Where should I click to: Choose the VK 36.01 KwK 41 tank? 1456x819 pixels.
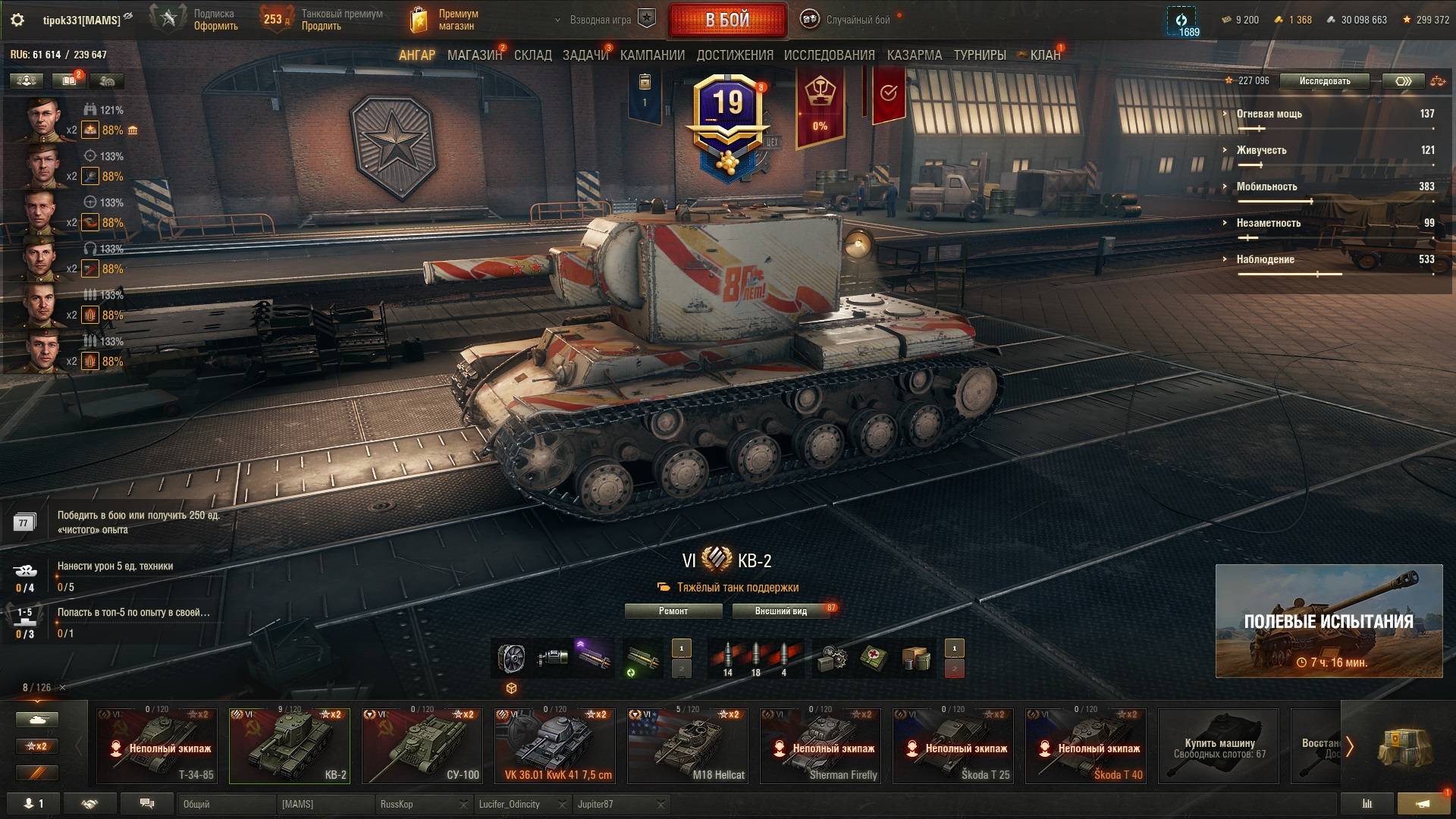(x=555, y=746)
